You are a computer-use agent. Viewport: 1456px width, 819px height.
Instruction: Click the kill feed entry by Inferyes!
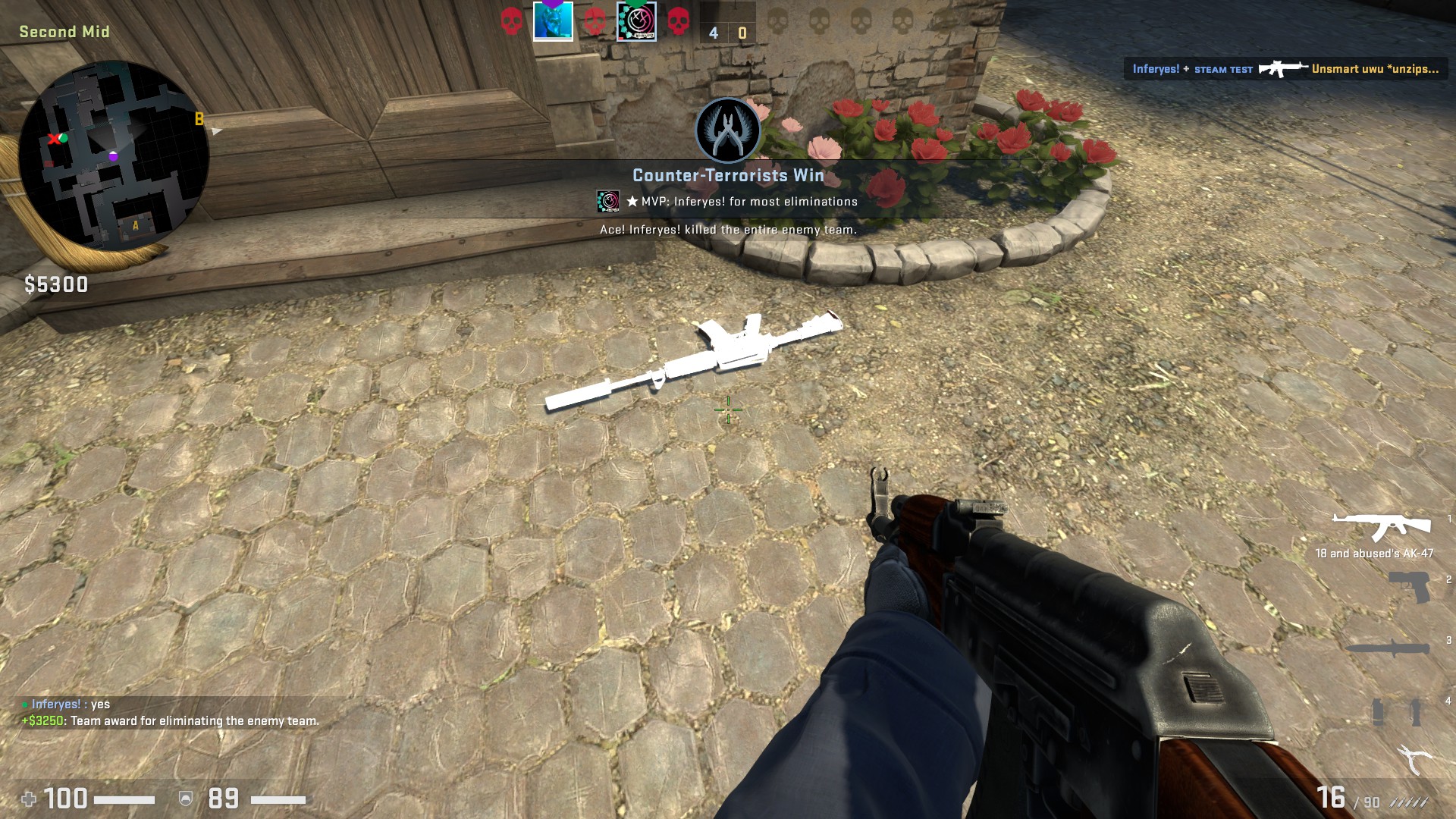tap(1285, 69)
